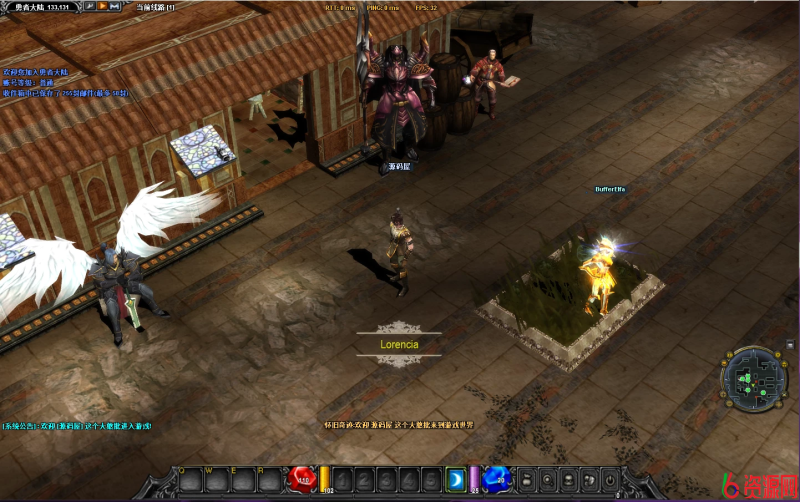Image resolution: width=800 pixels, height=502 pixels.
Task: Click the circular minimap
Action: coord(751,377)
